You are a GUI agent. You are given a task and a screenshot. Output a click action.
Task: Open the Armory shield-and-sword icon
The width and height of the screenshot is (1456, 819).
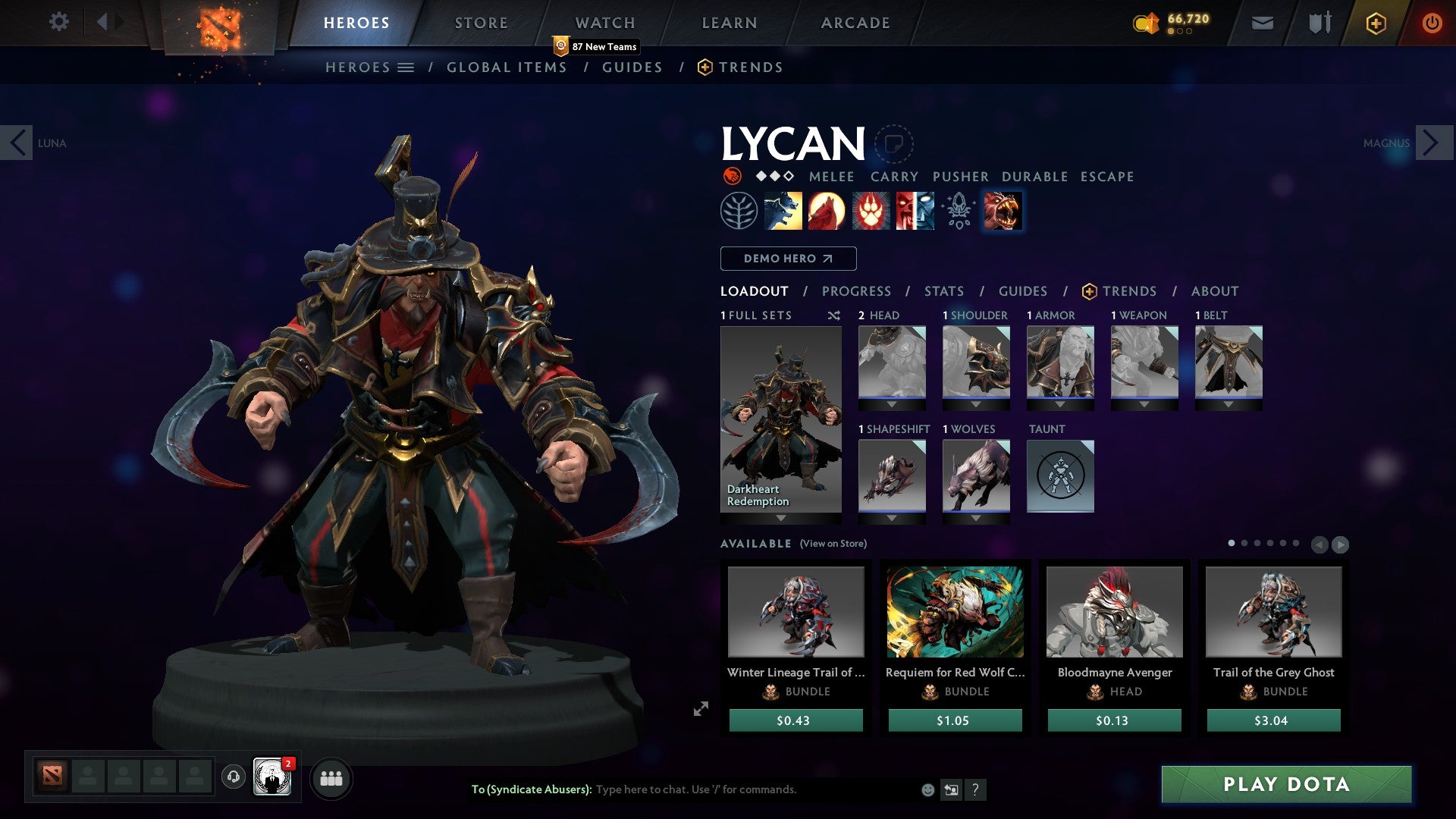[x=1319, y=23]
